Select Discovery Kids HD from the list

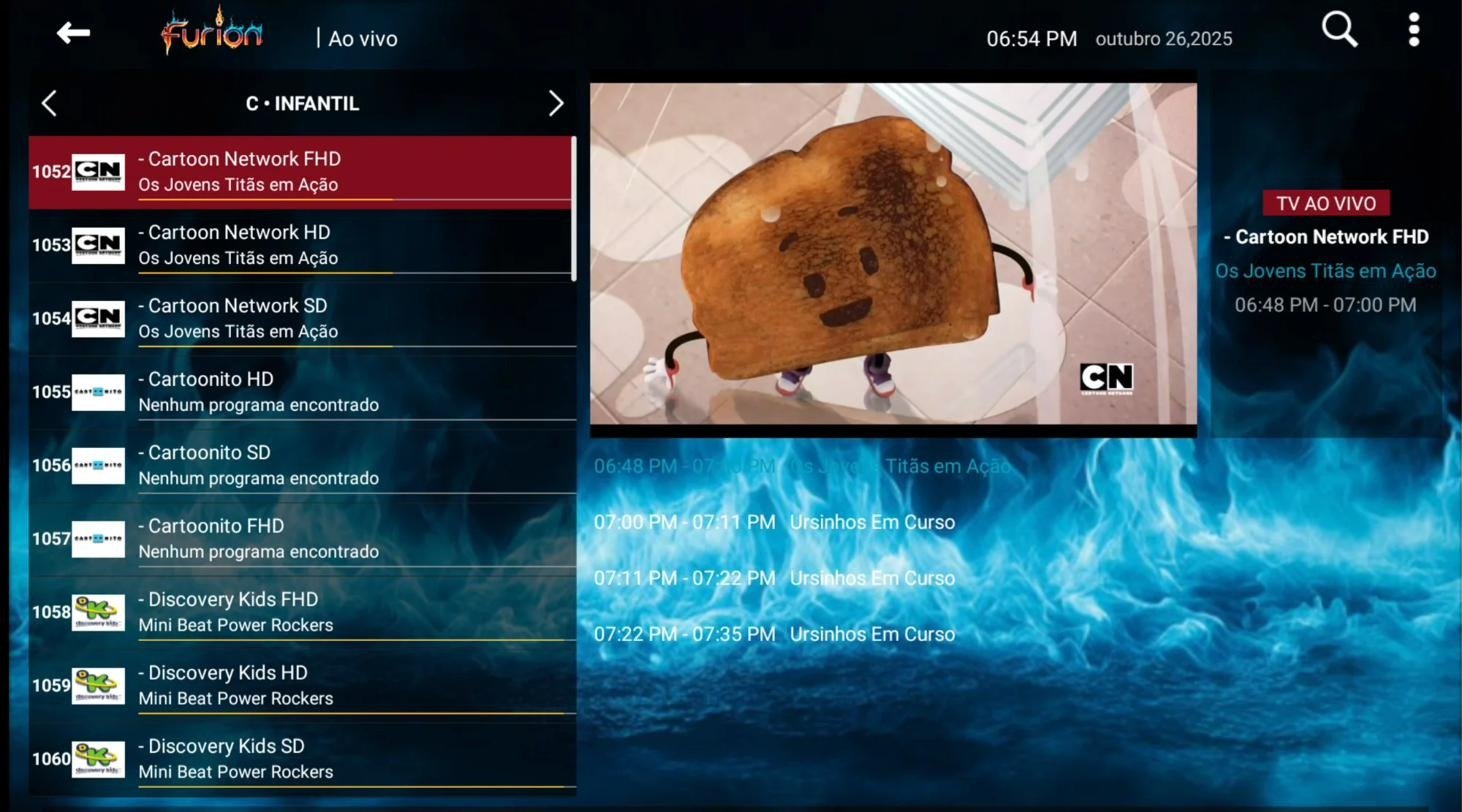tap(301, 685)
